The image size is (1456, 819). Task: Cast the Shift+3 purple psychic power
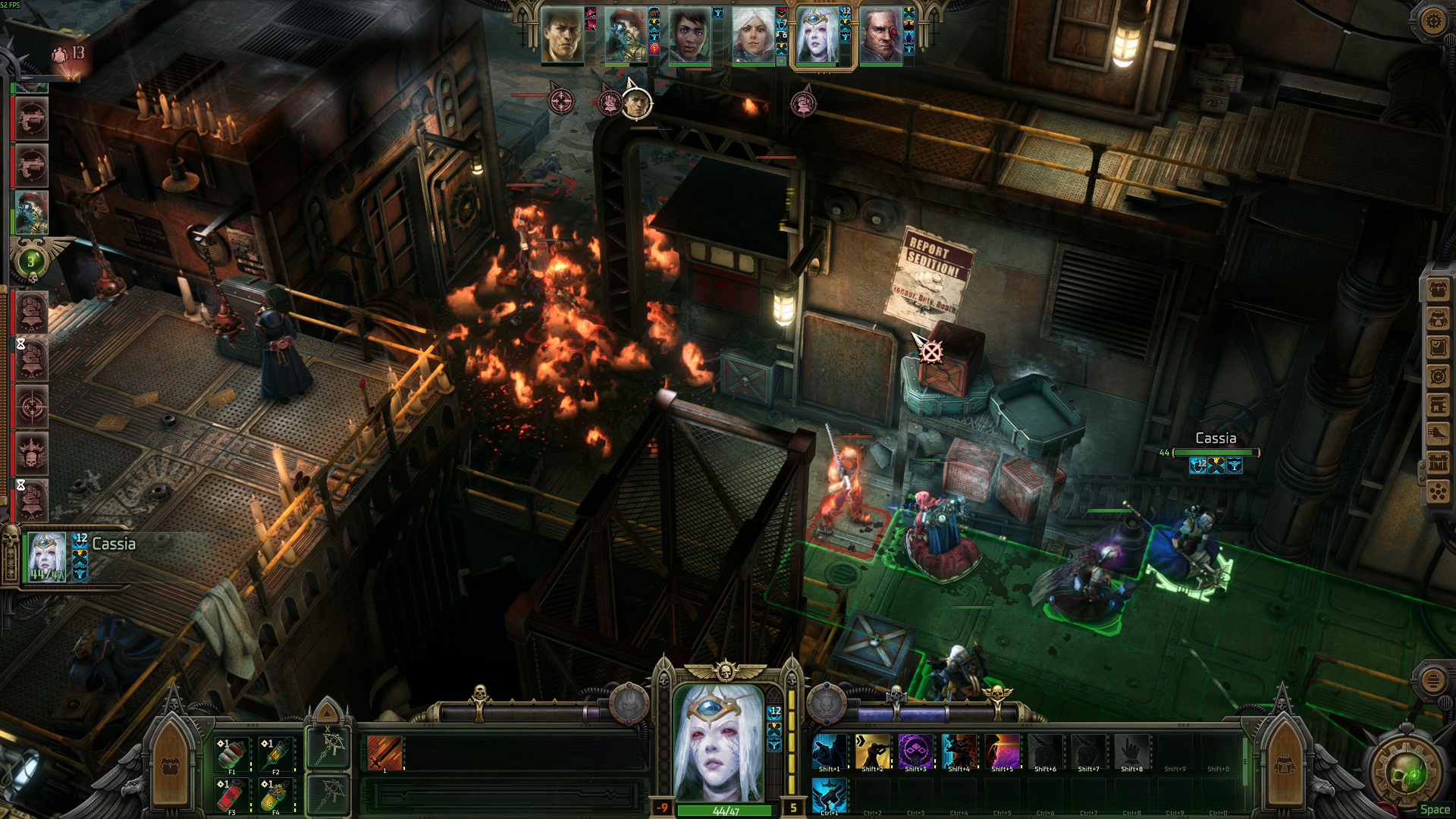[915, 752]
